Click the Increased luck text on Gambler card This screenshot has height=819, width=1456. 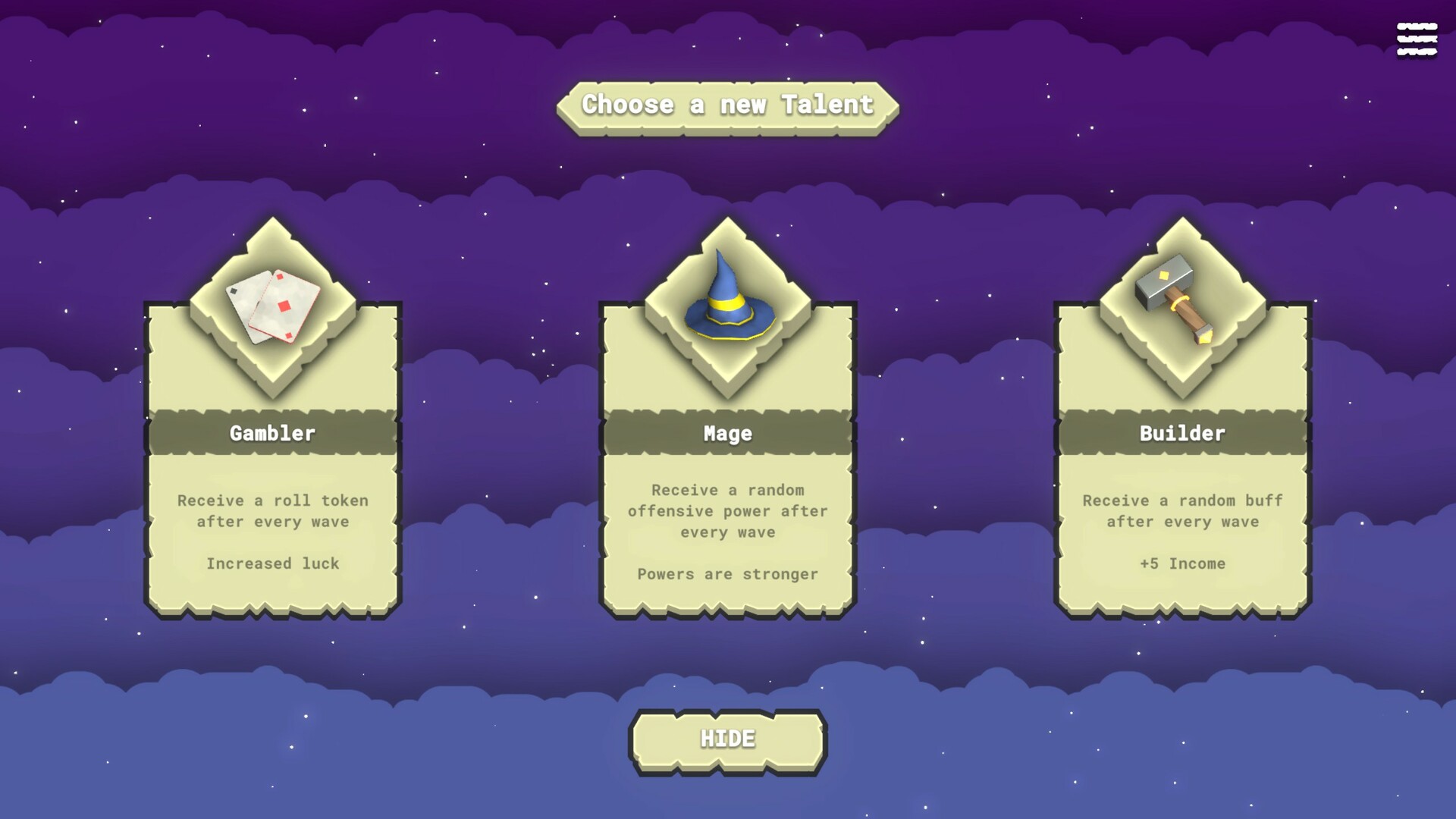coord(271,563)
